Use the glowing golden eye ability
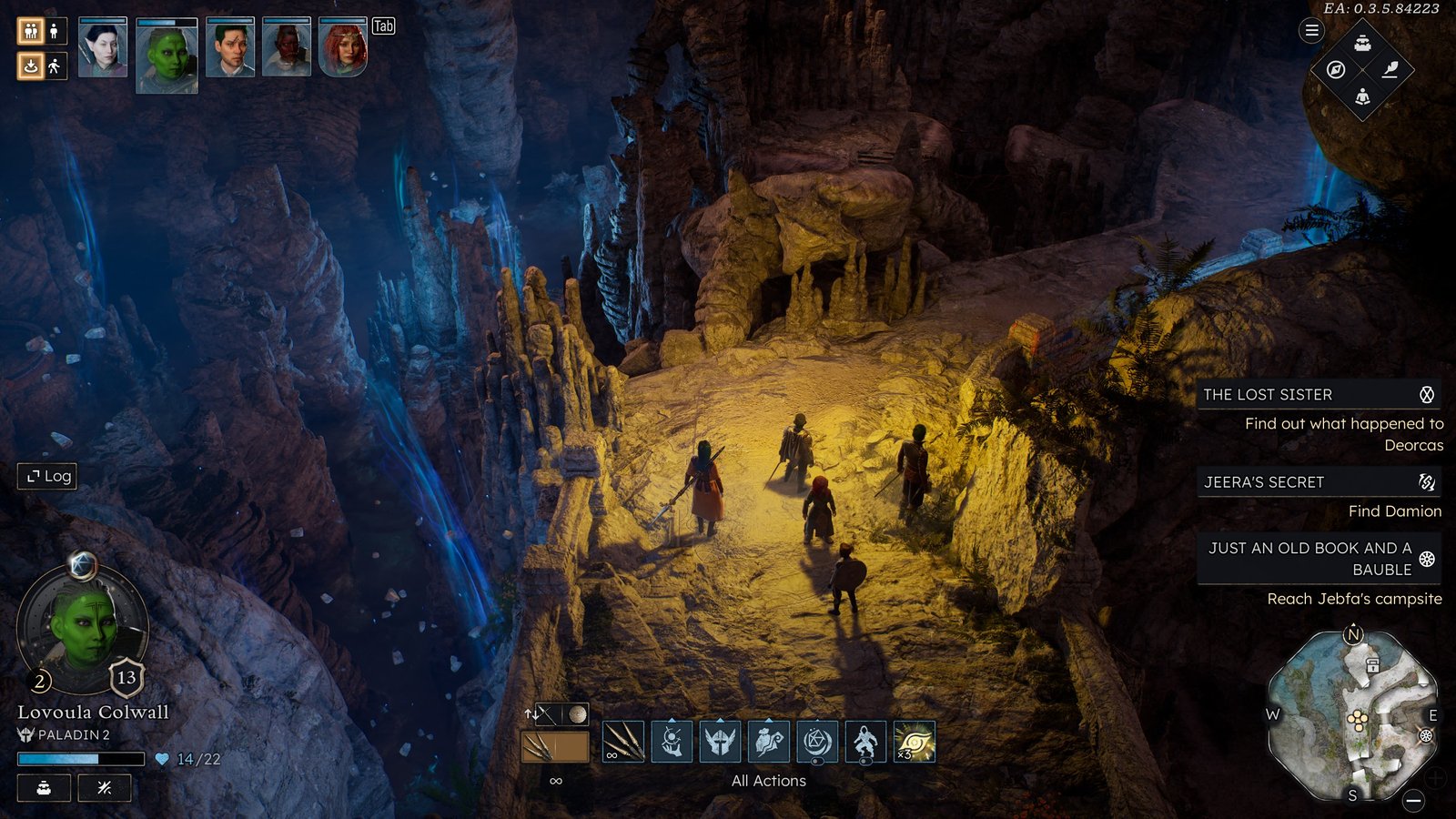 click(x=915, y=742)
